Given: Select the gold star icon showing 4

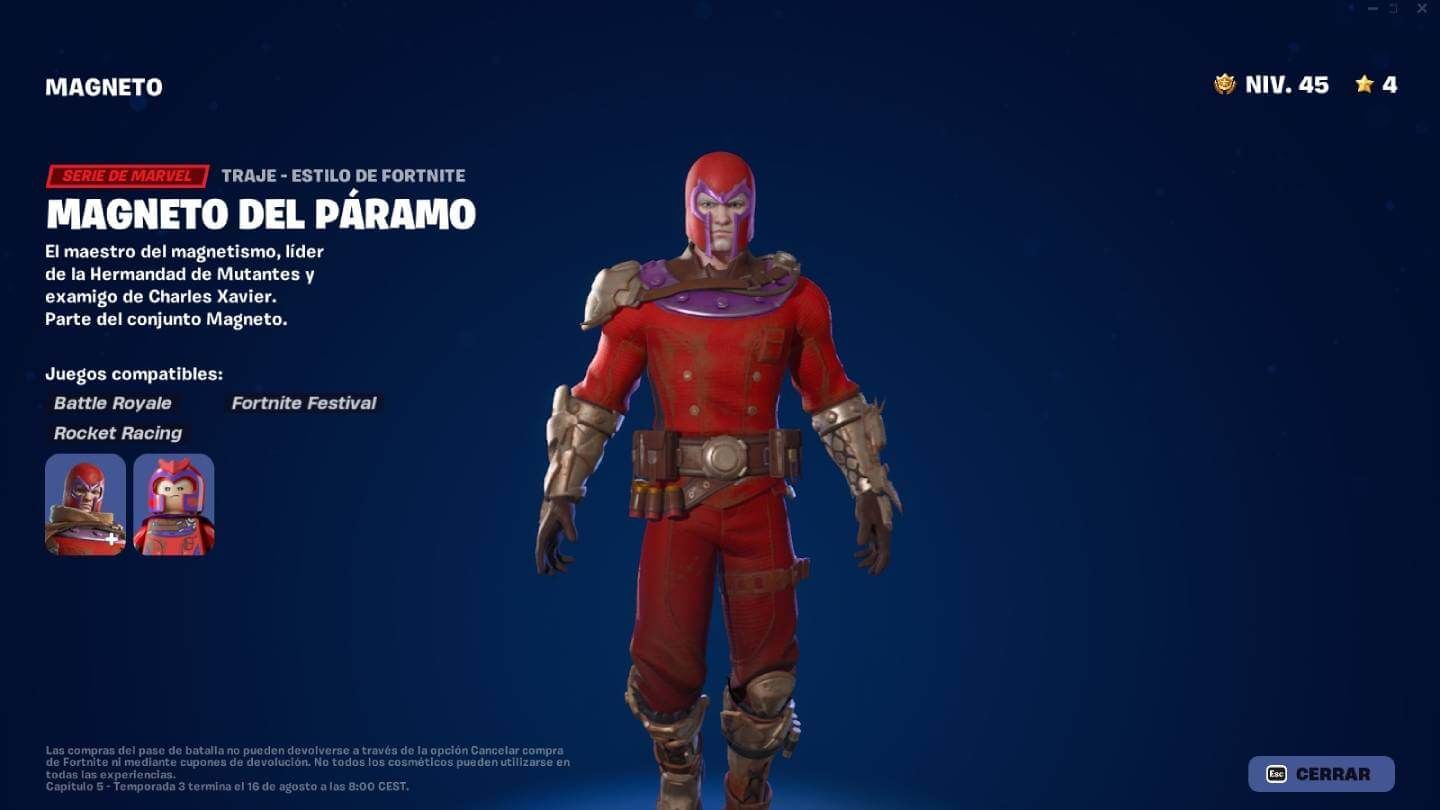Looking at the screenshot, I should coord(1366,85).
